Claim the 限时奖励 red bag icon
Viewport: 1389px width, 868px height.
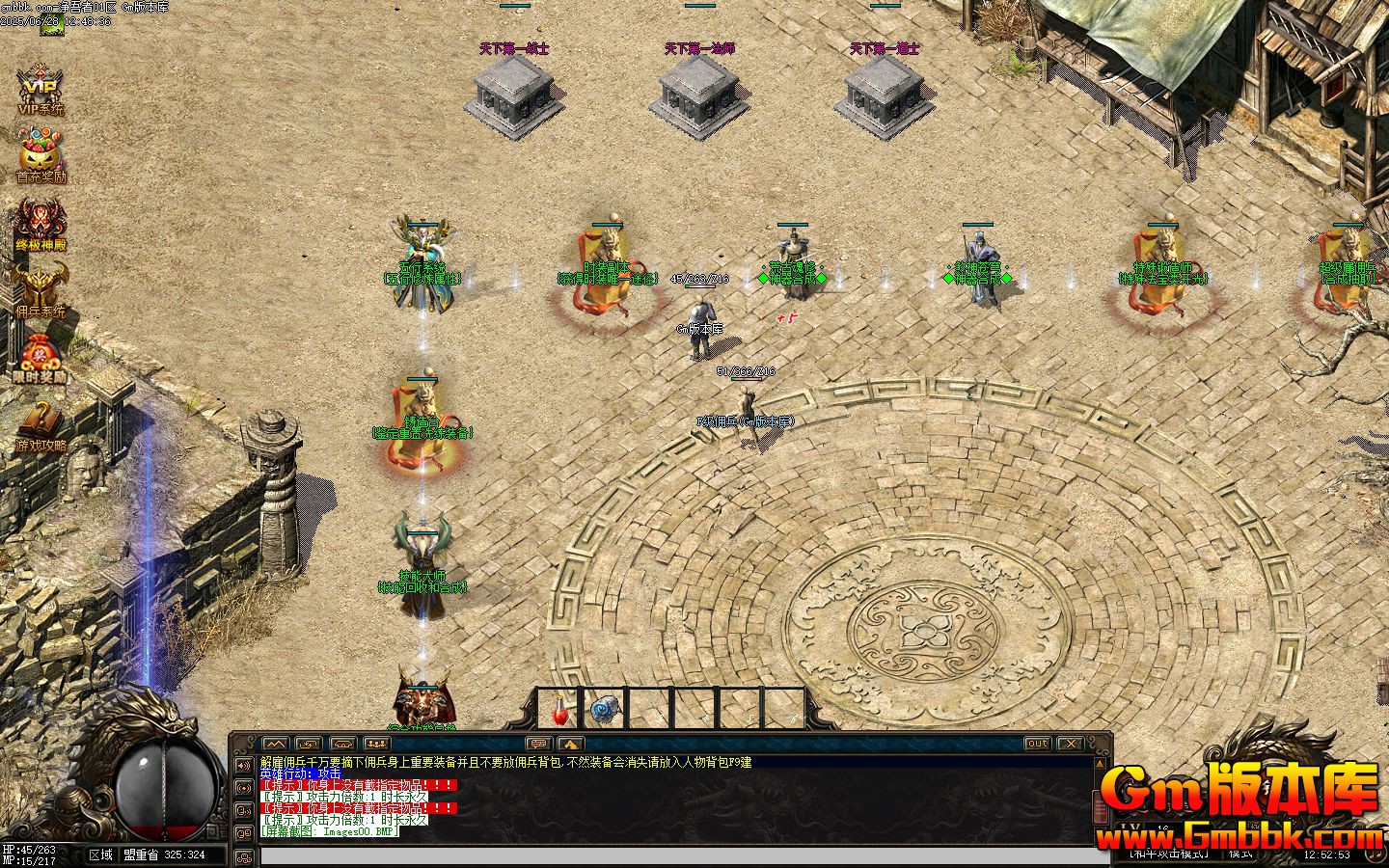click(x=41, y=357)
